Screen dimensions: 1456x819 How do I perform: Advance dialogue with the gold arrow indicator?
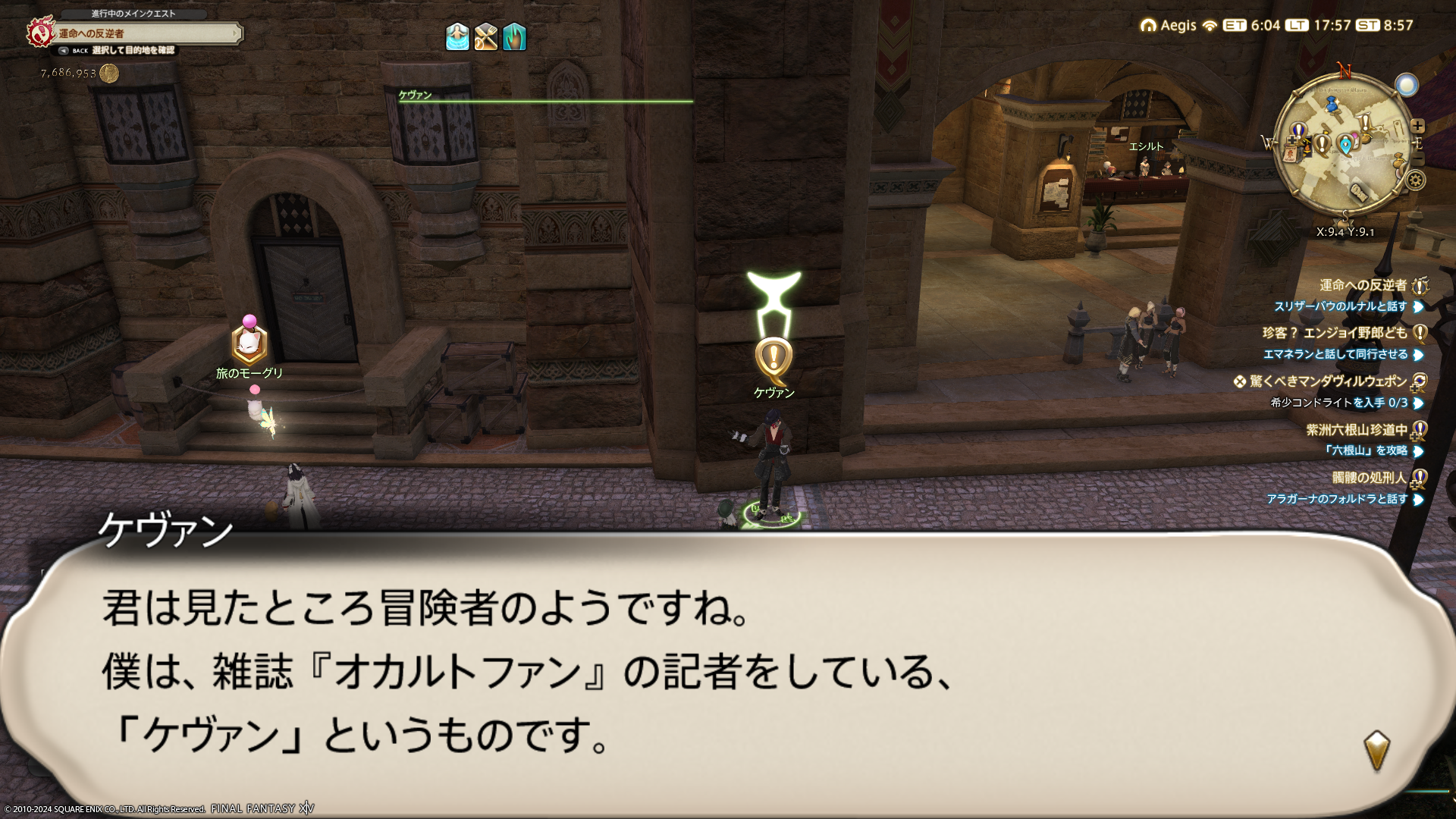click(1376, 750)
